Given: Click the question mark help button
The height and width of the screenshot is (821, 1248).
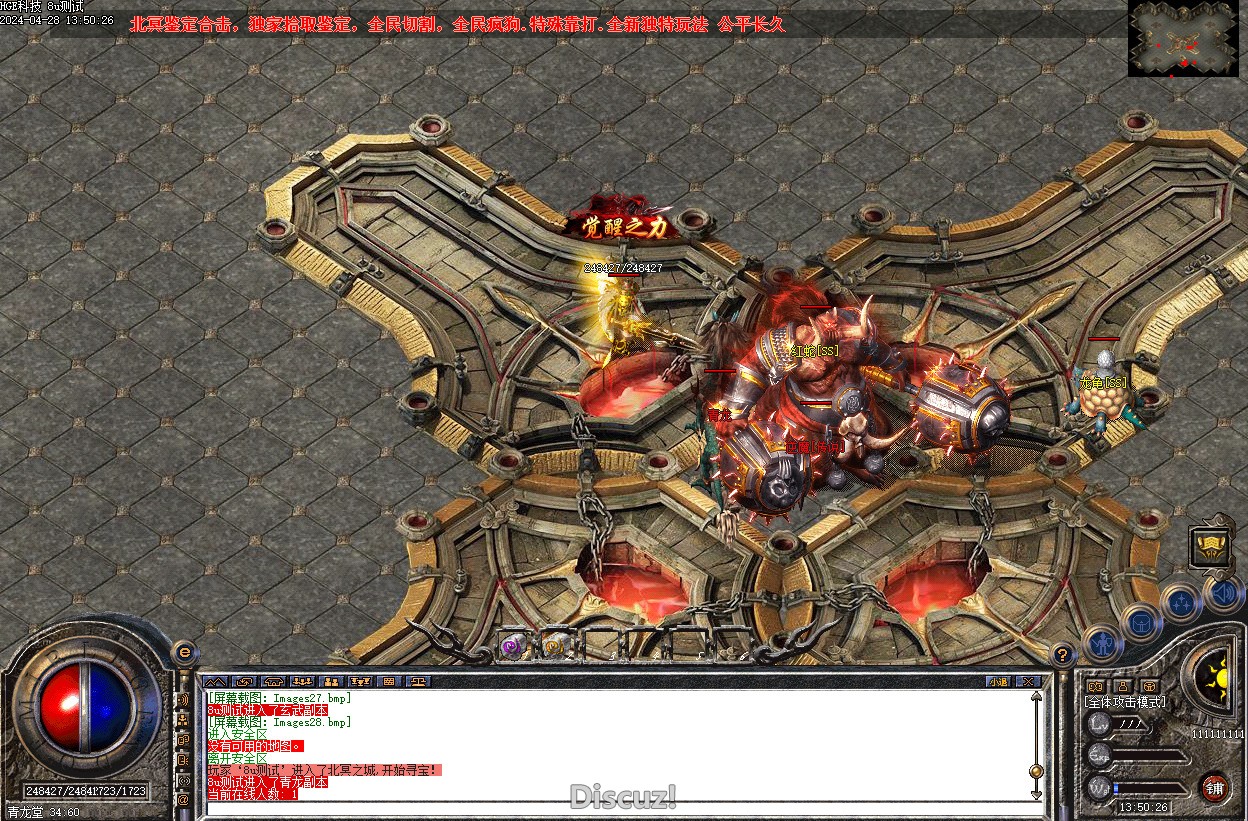Looking at the screenshot, I should 1063,655.
